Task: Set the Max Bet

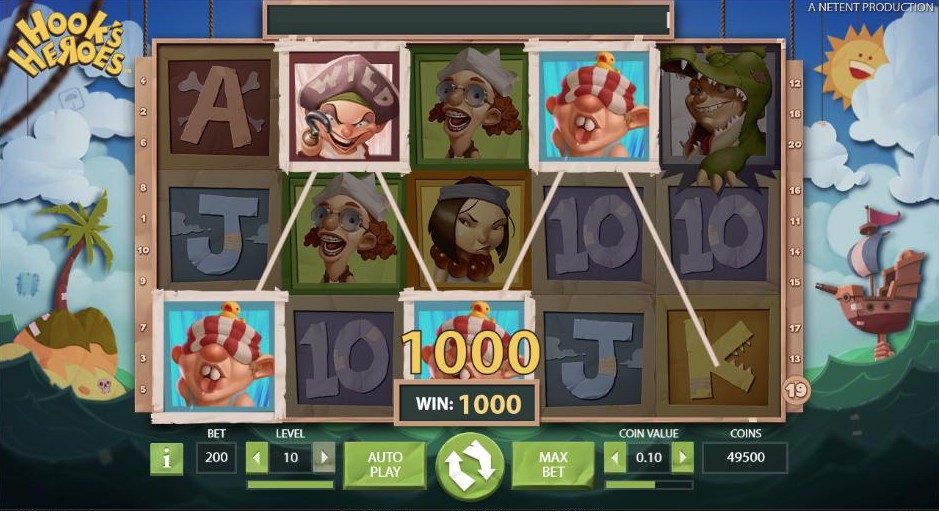Action: click(553, 464)
